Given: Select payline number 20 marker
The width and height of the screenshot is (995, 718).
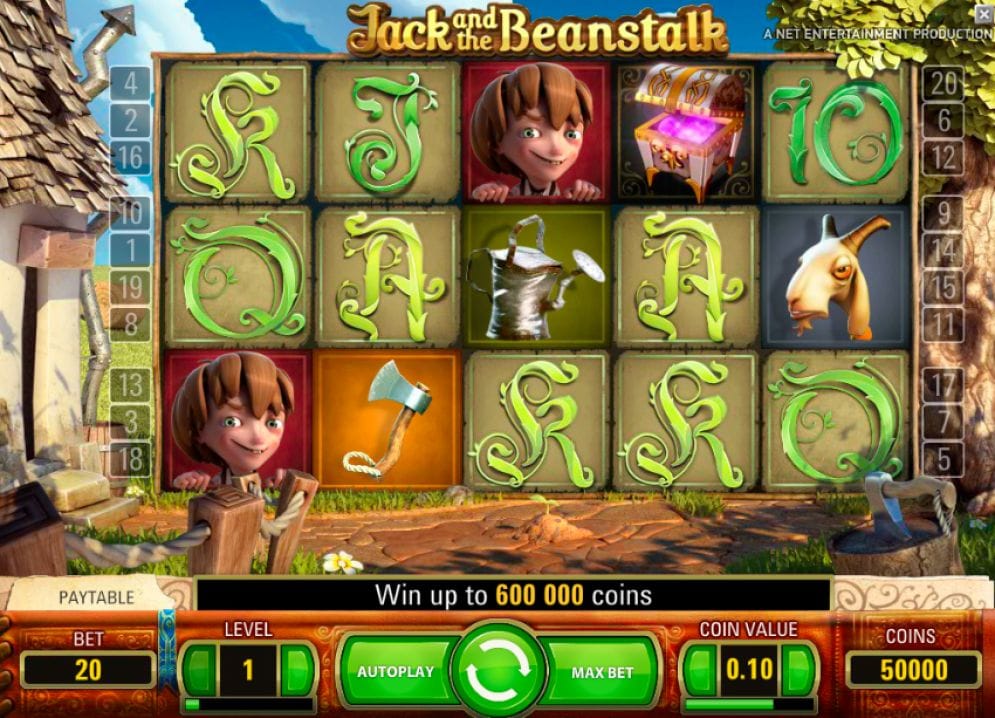Looking at the screenshot, I should tap(942, 84).
